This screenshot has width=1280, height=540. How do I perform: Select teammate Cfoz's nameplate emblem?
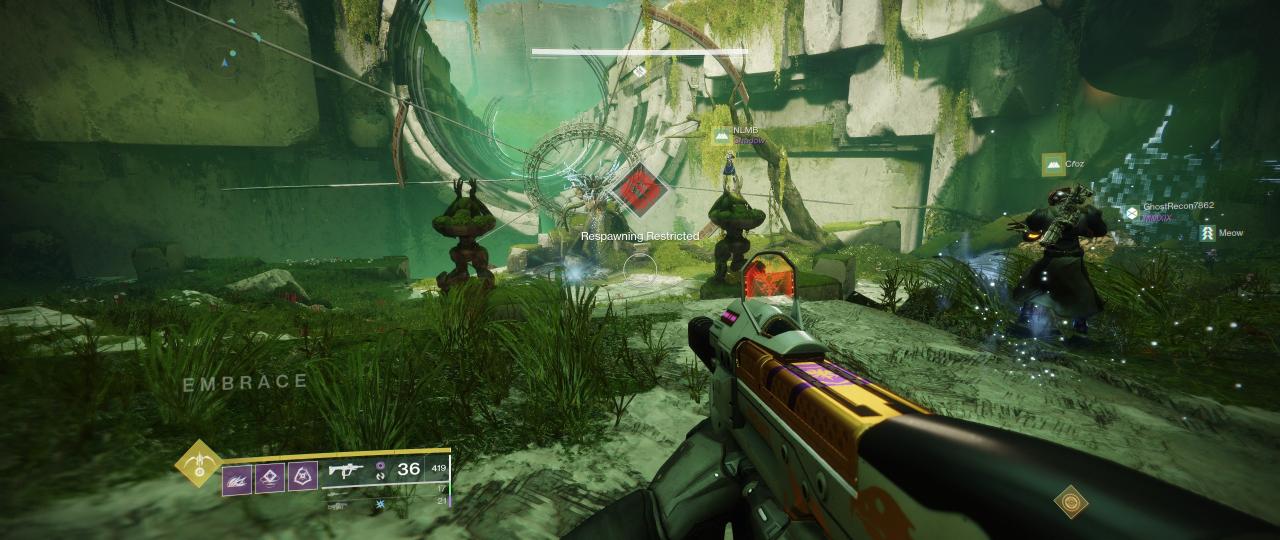(x=1052, y=164)
